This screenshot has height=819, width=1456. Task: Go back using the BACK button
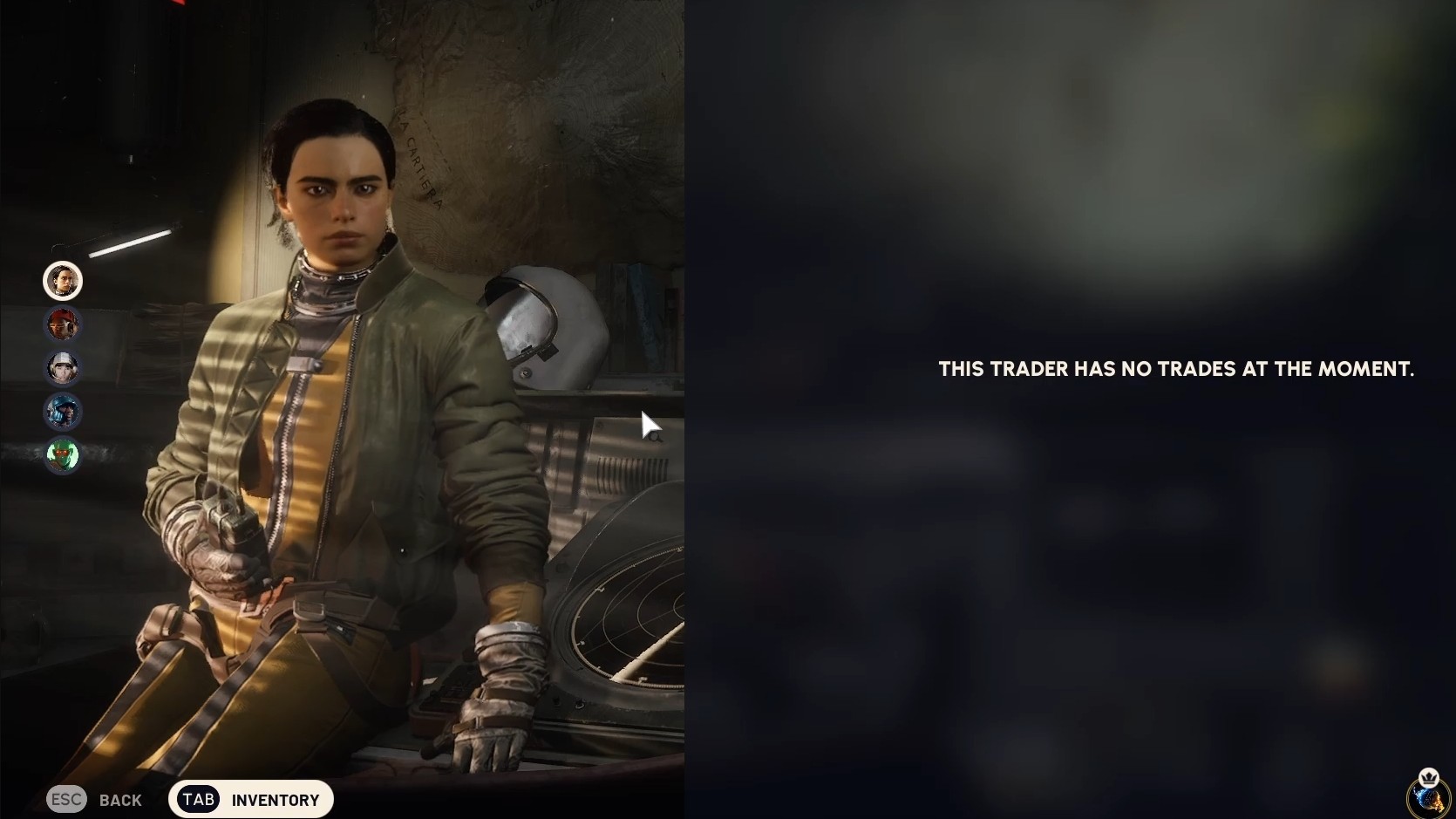(121, 800)
